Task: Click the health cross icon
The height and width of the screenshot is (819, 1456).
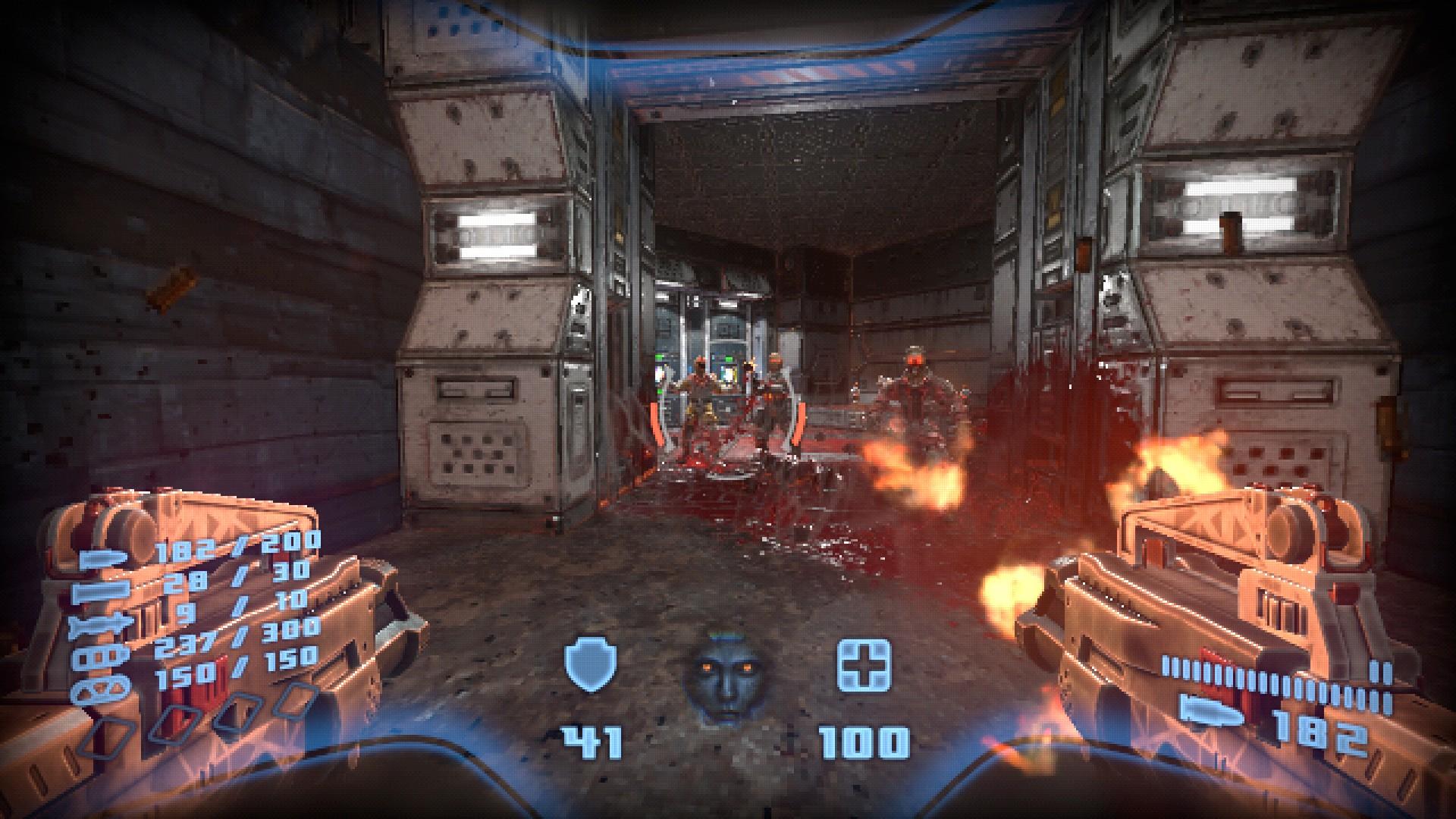Action: pyautogui.click(x=864, y=665)
